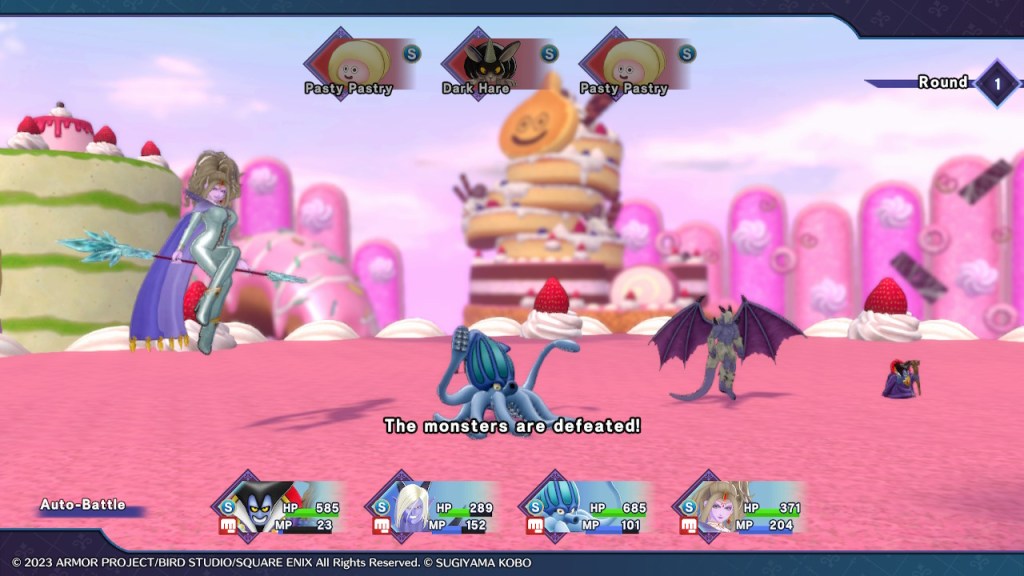Pick the blue squid party member portrait
The width and height of the screenshot is (1024, 576).
click(x=566, y=507)
